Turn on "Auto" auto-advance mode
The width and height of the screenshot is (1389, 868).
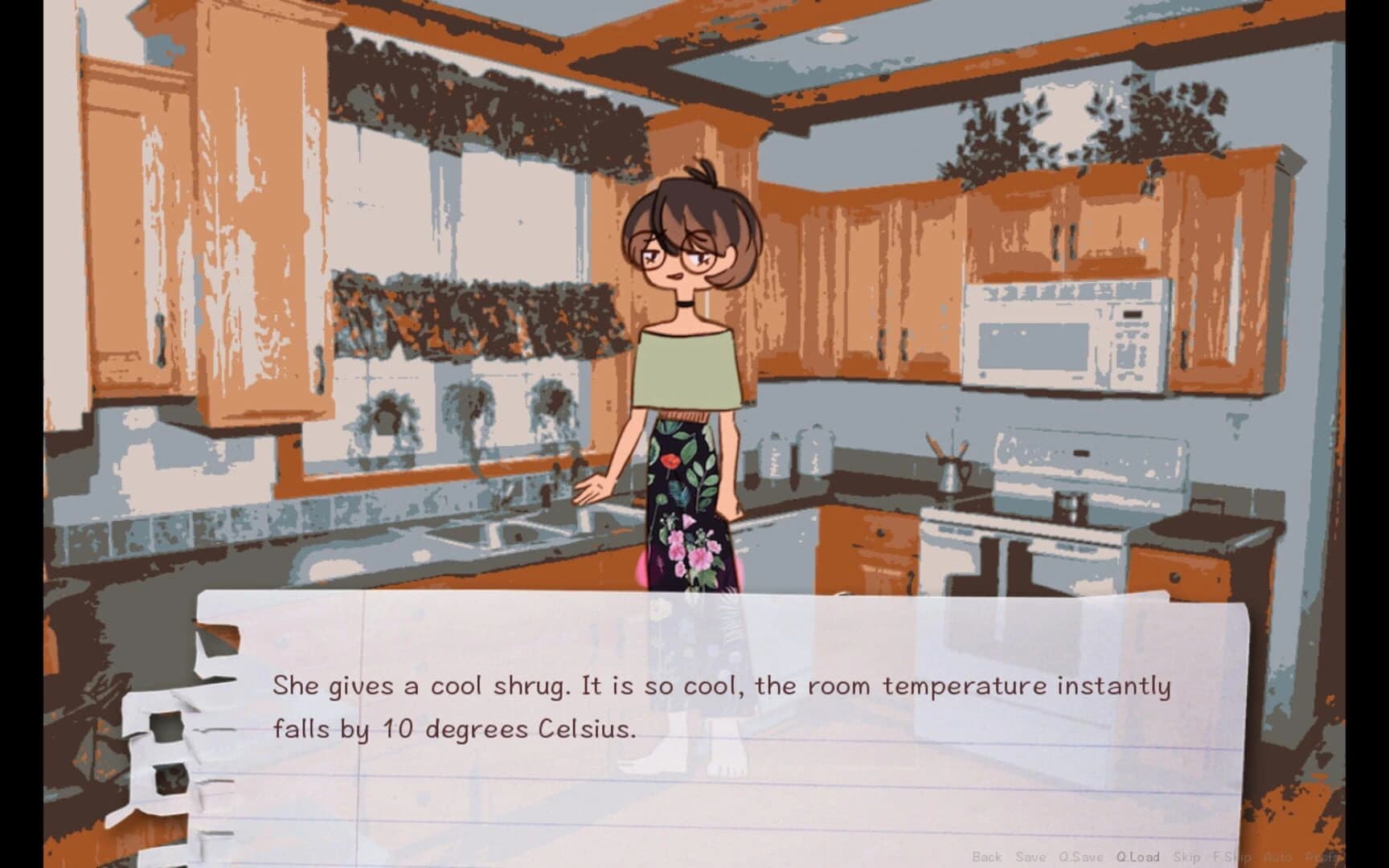(1276, 856)
